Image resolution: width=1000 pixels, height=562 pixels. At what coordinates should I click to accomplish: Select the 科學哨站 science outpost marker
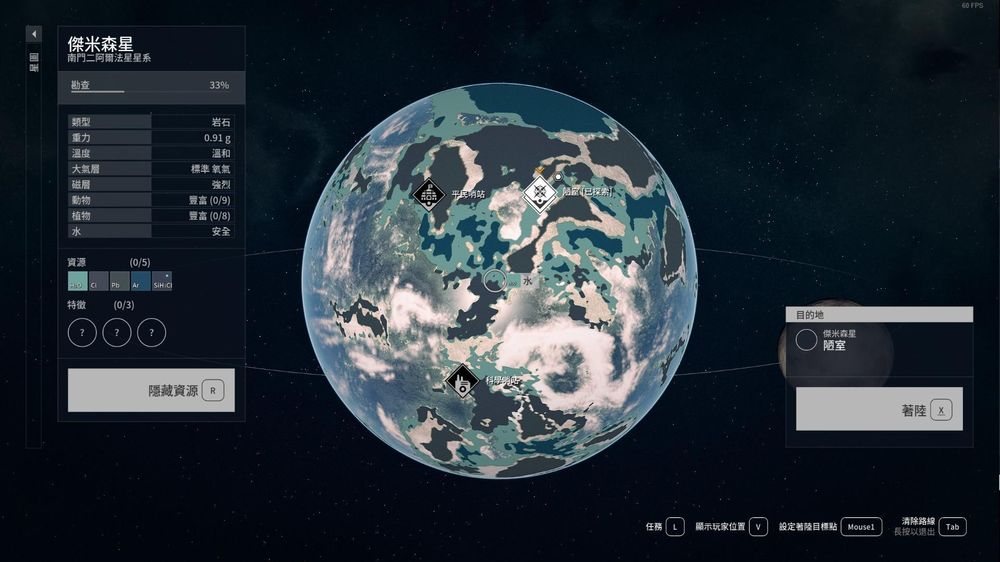[x=461, y=380]
